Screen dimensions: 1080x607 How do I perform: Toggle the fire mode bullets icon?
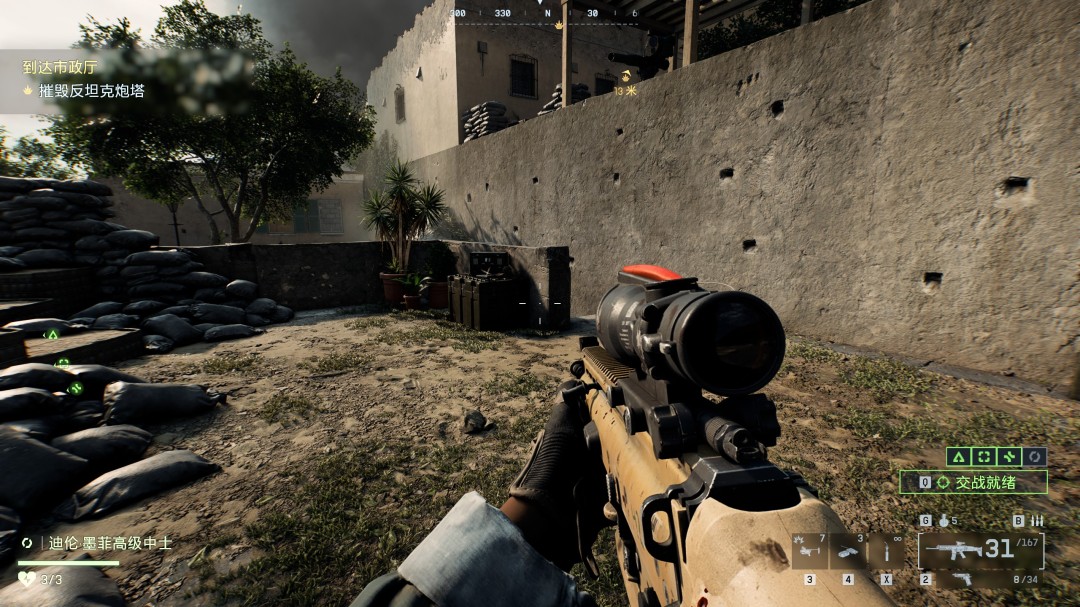(1036, 521)
